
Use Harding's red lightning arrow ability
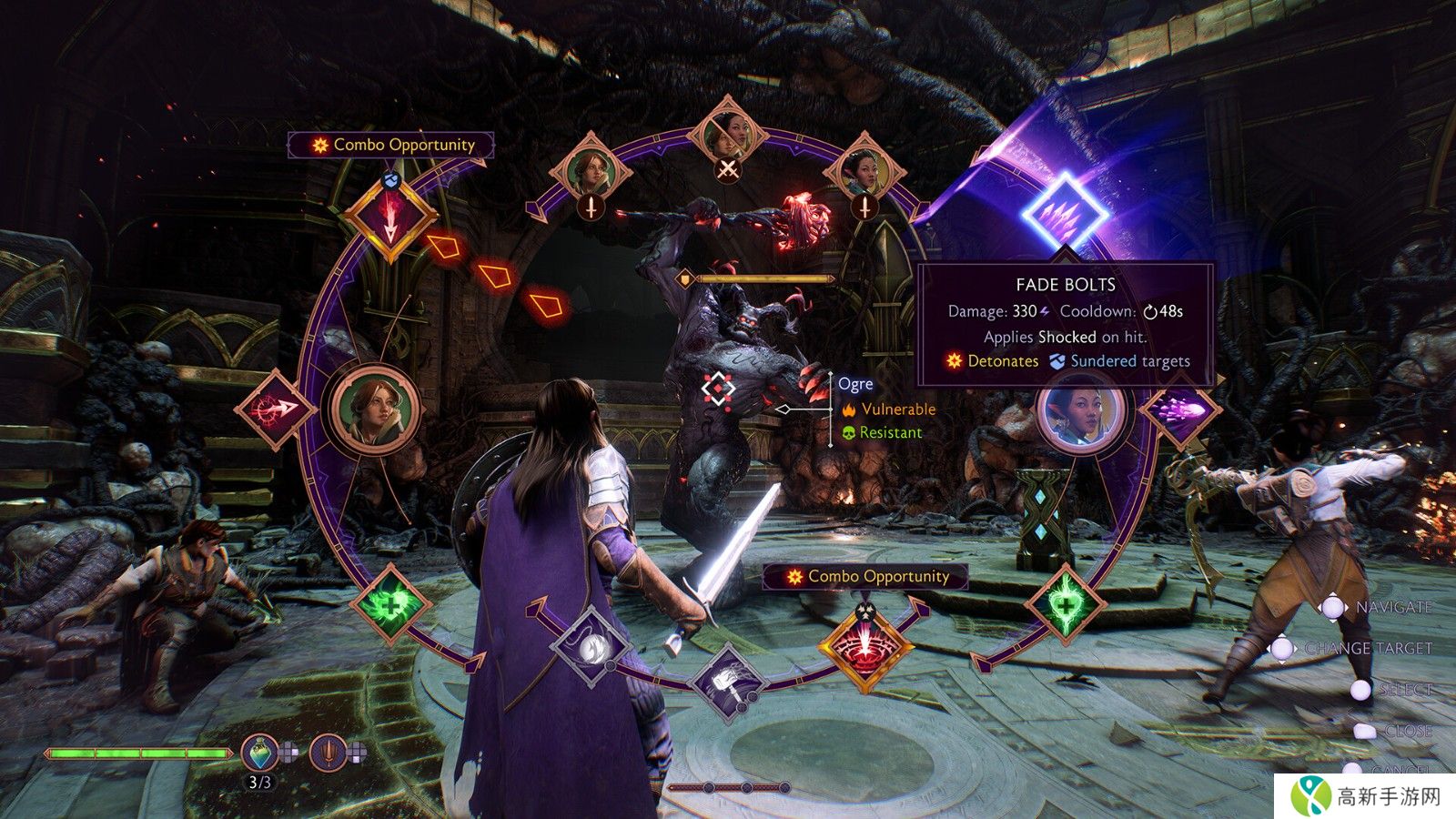point(275,409)
